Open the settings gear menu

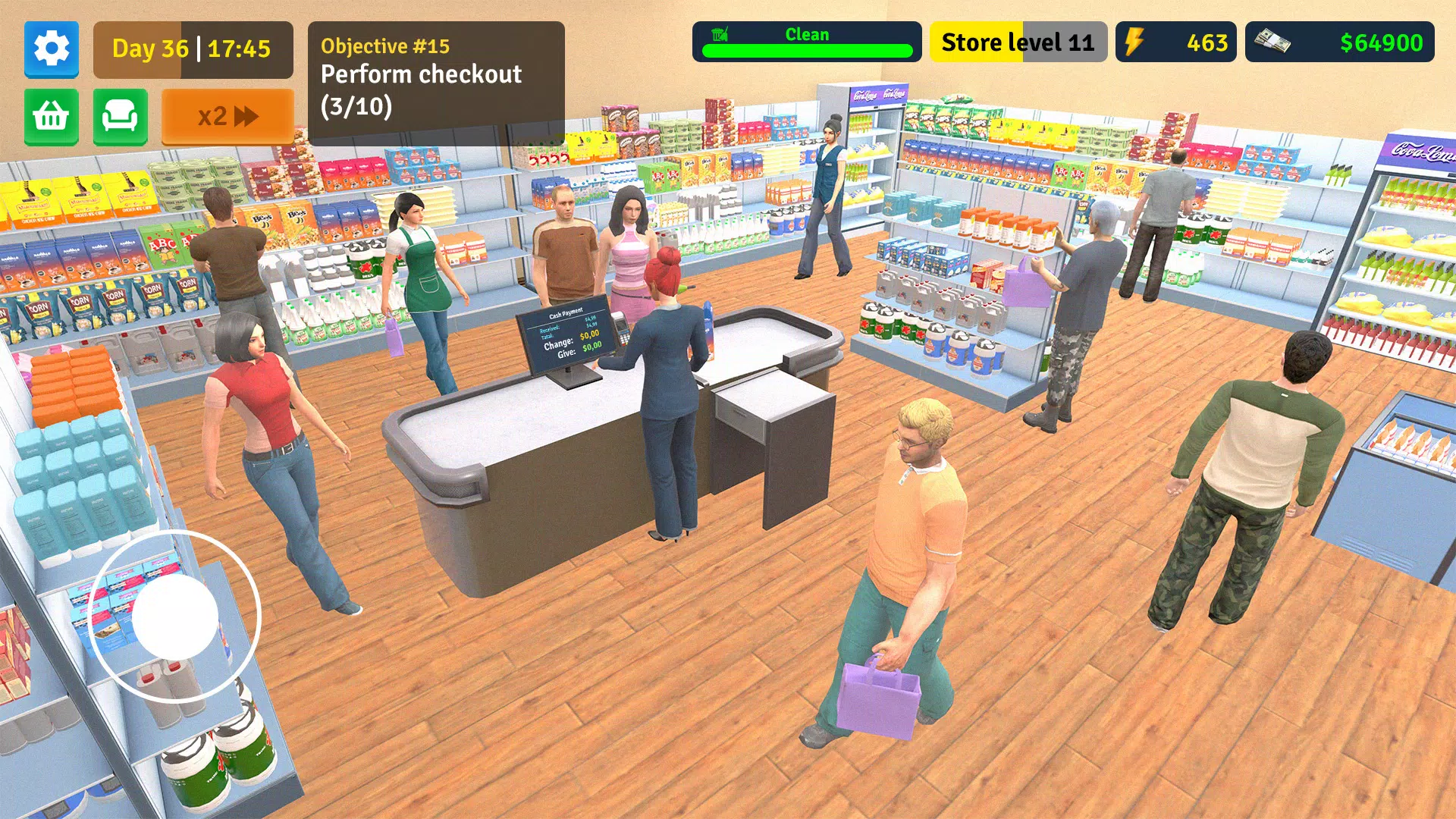pos(51,49)
